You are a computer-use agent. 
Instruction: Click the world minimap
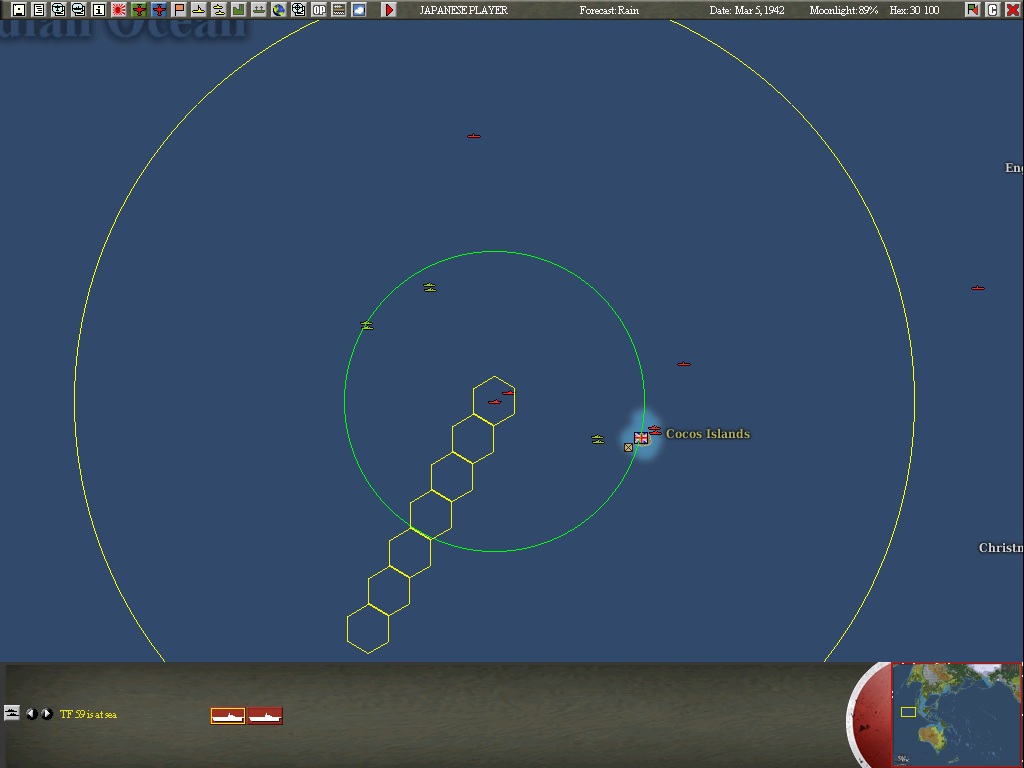coord(956,714)
